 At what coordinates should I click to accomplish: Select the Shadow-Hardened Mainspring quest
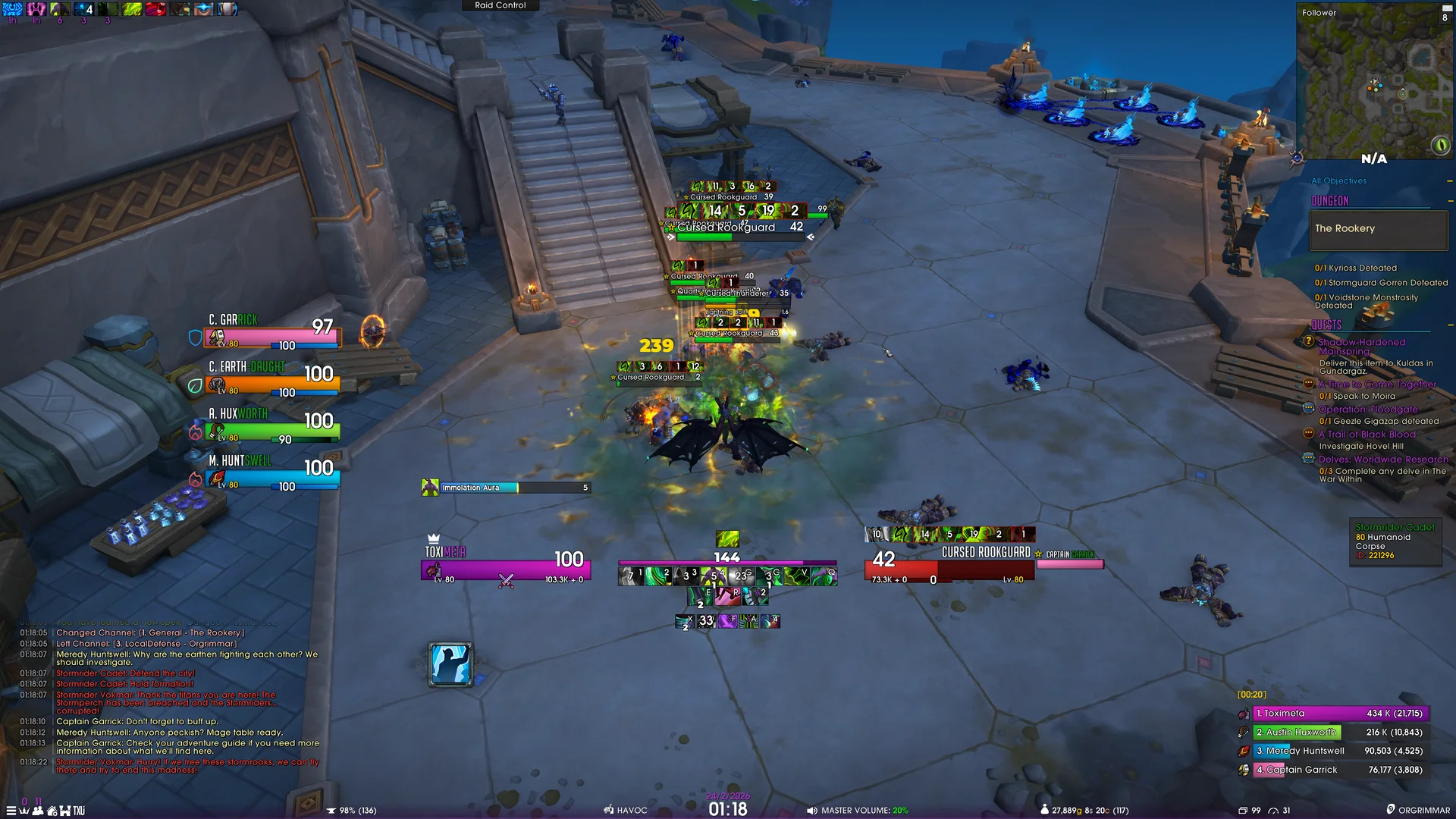click(x=1361, y=347)
